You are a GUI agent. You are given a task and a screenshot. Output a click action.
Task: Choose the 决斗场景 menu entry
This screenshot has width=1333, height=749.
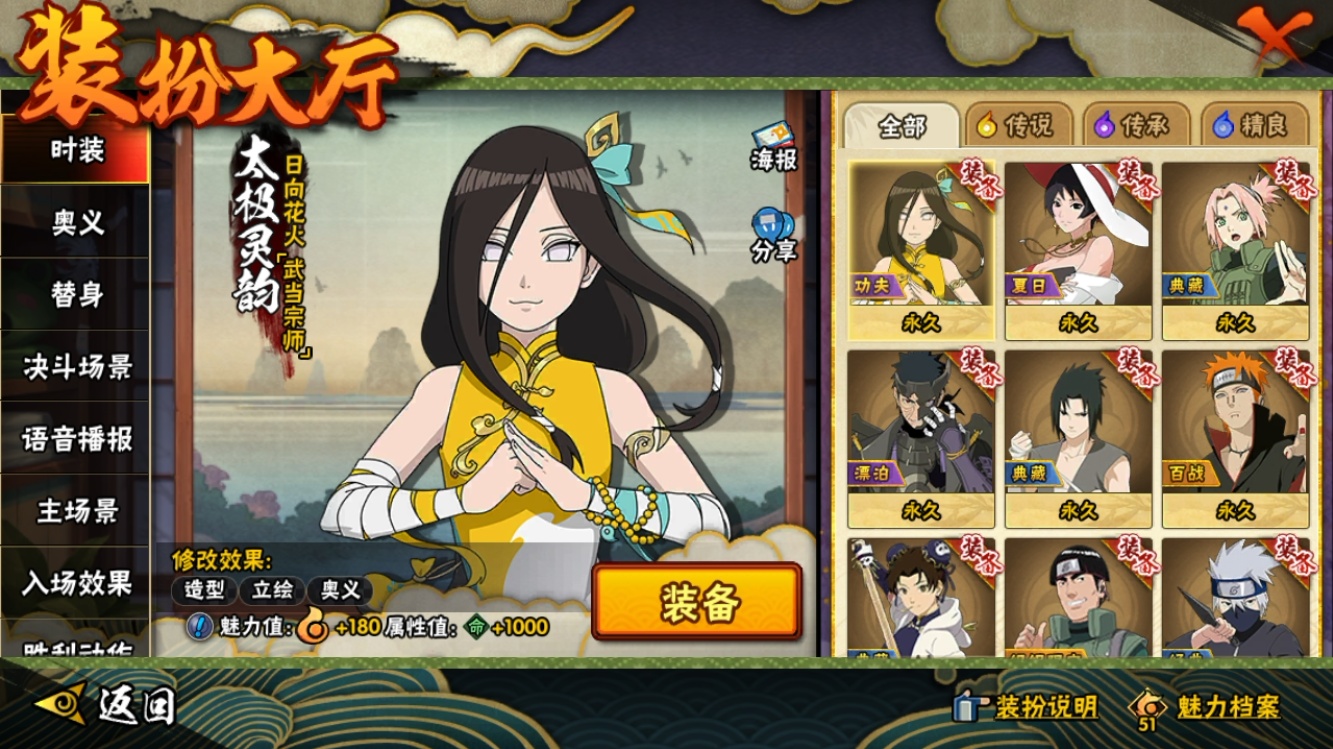point(76,367)
